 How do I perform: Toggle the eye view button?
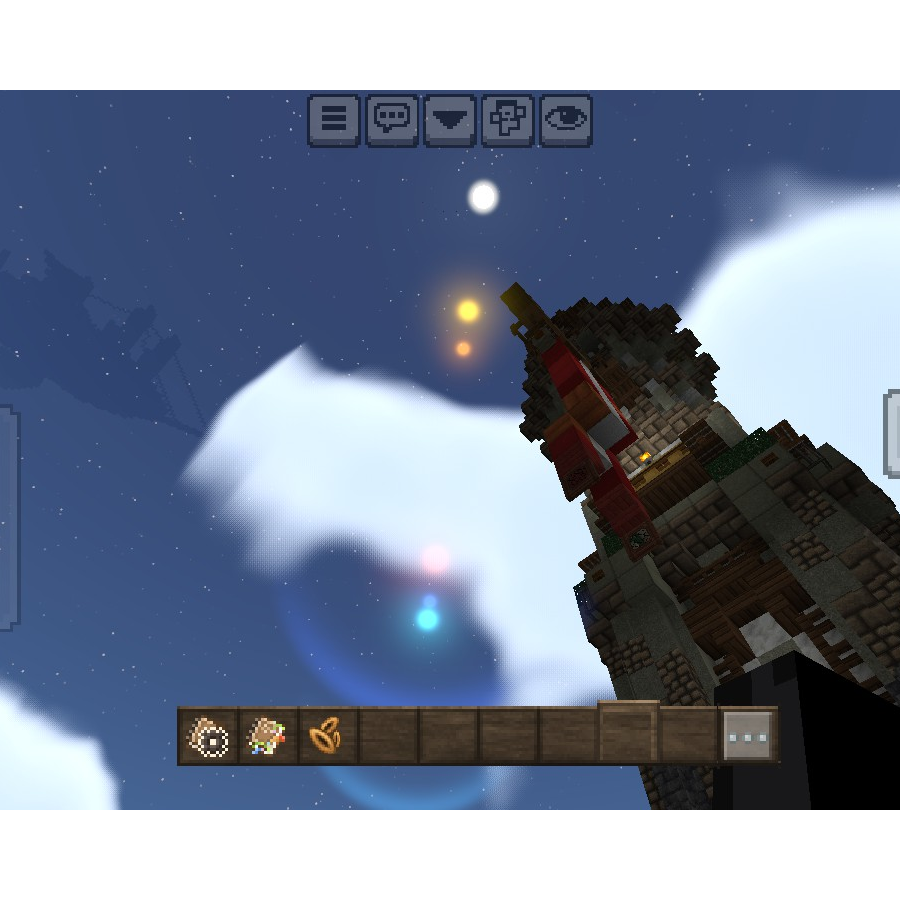pyautogui.click(x=566, y=121)
